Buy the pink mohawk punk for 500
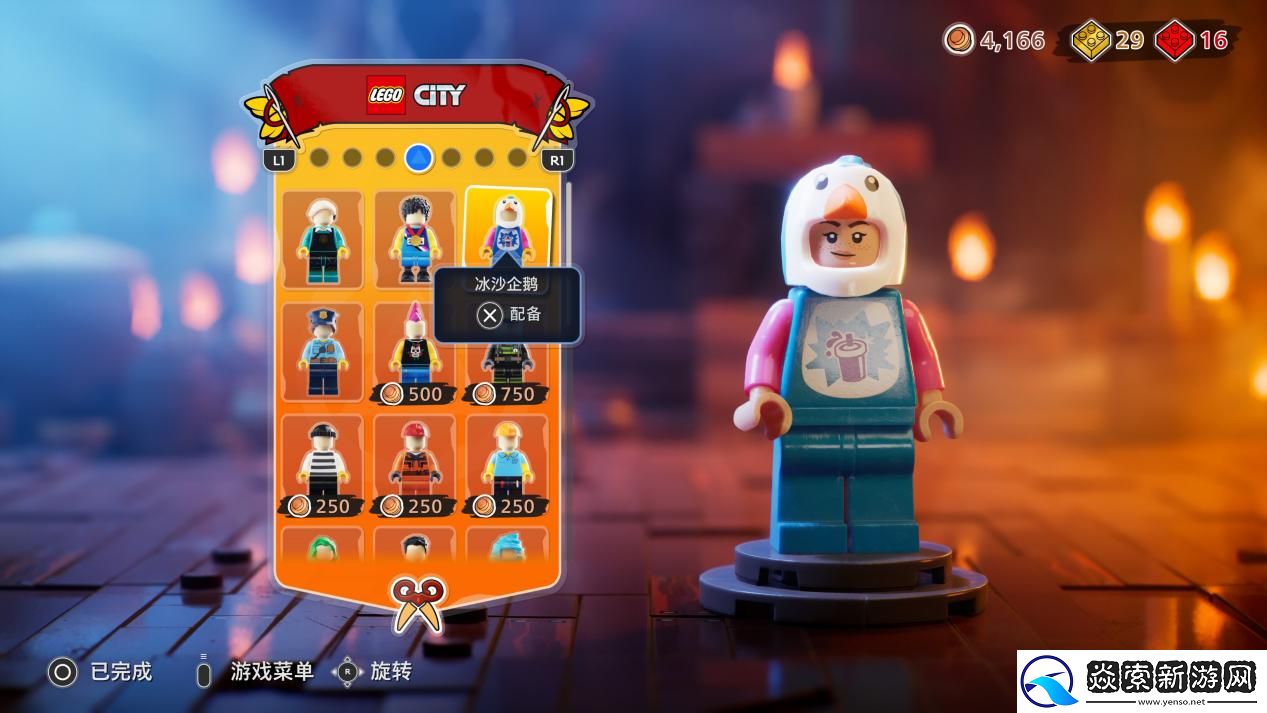The image size is (1267, 713). click(x=415, y=351)
